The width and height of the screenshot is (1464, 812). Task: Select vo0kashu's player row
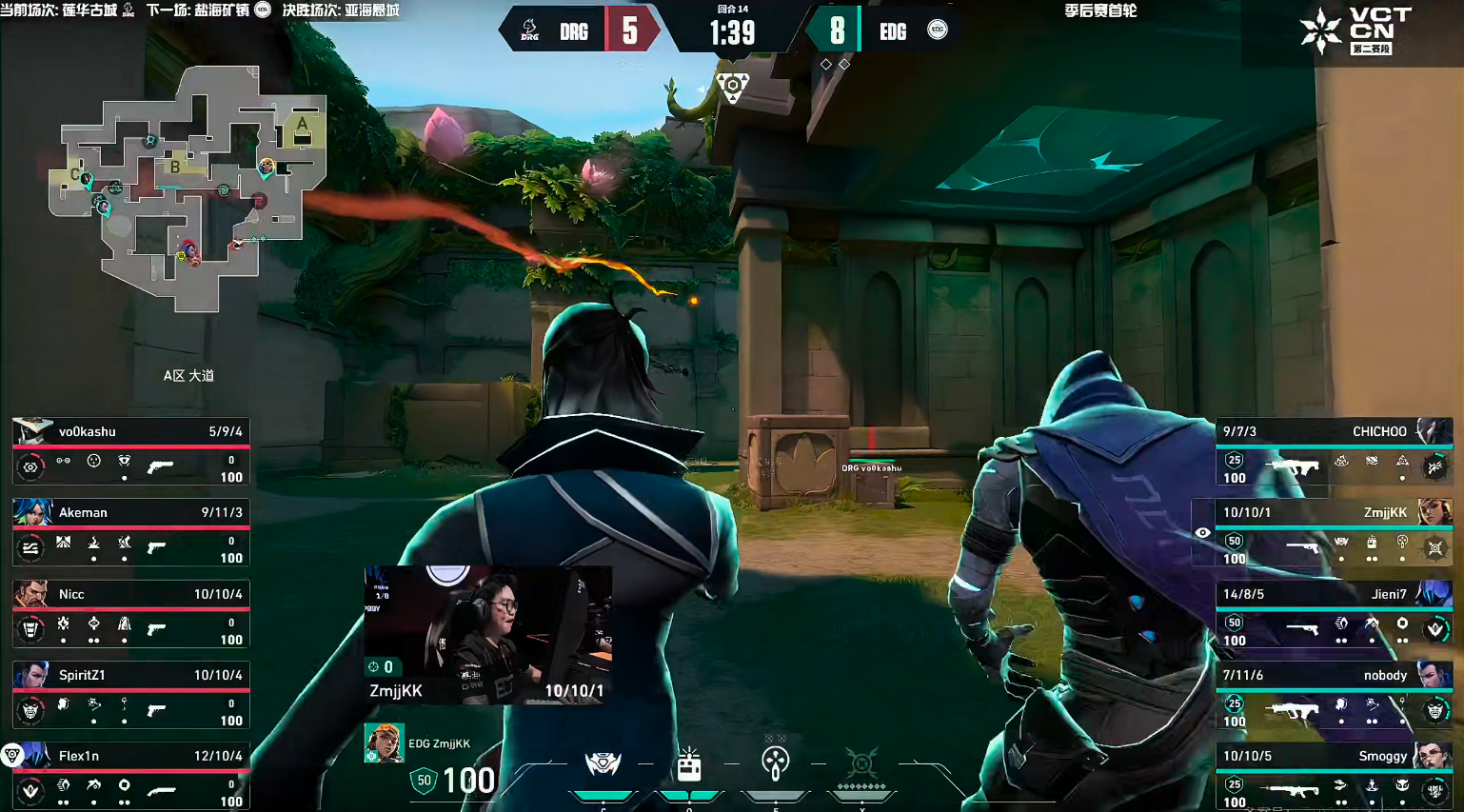130,450
